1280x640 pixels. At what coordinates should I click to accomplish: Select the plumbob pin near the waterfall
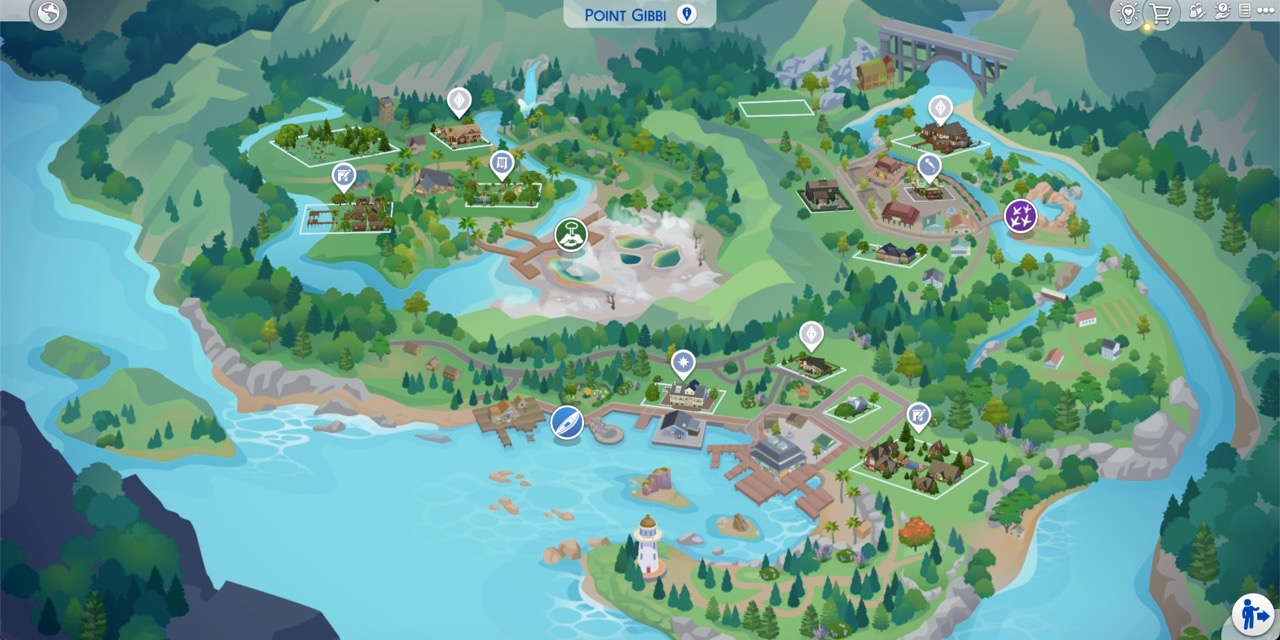pyautogui.click(x=458, y=101)
